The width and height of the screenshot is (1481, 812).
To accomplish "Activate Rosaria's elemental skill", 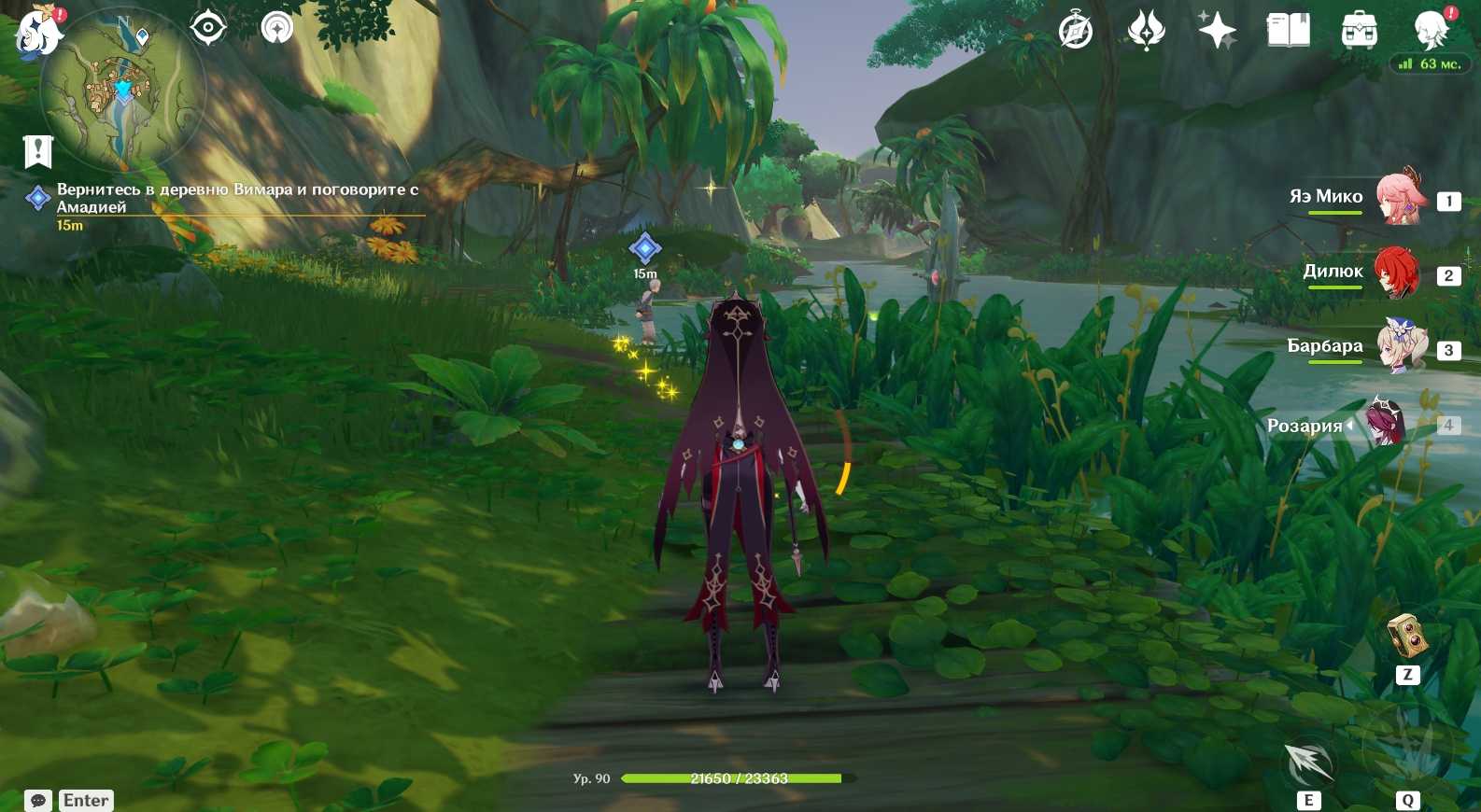I will tap(1308, 763).
